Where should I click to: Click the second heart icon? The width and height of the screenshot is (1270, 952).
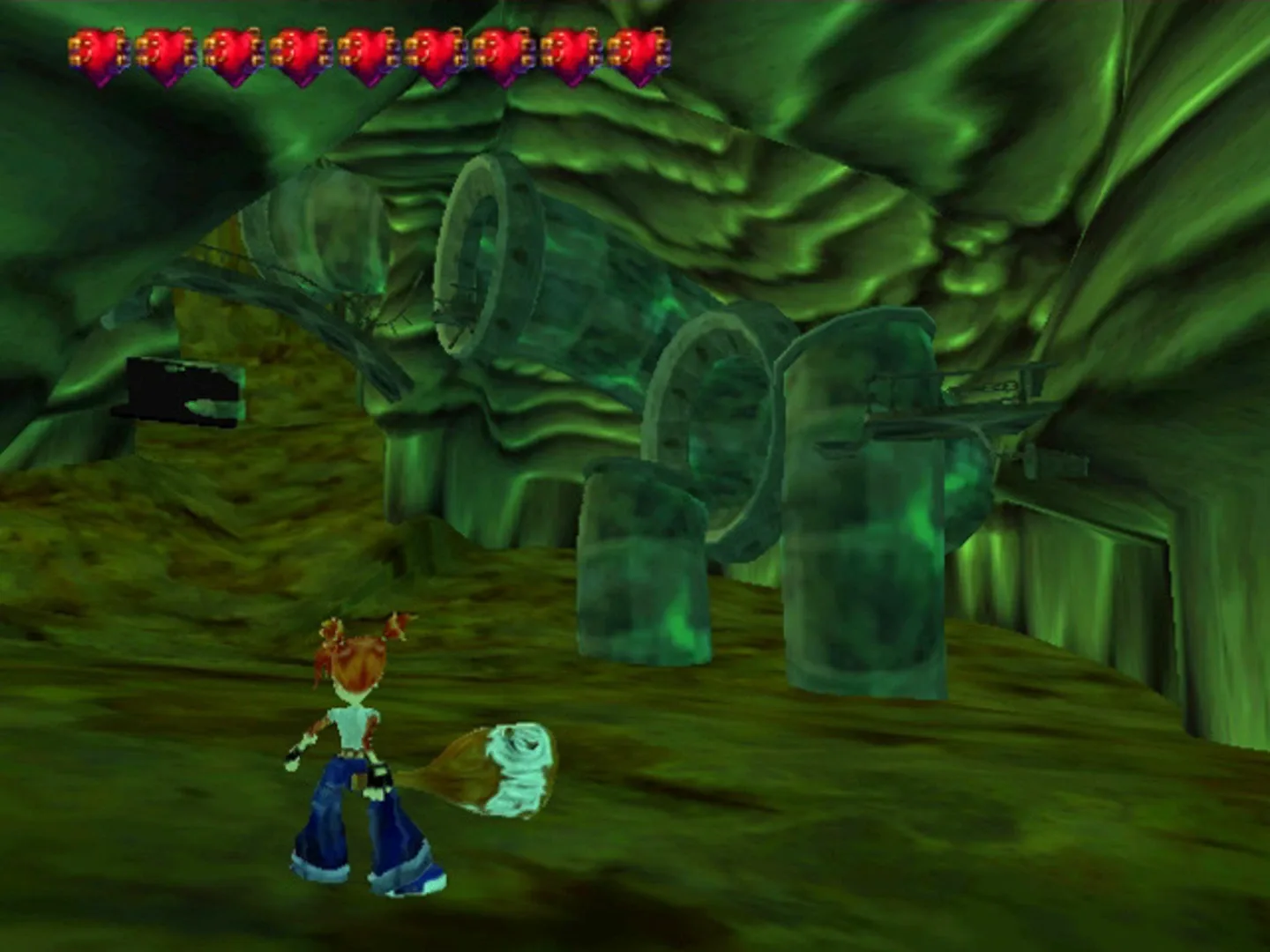[162, 51]
